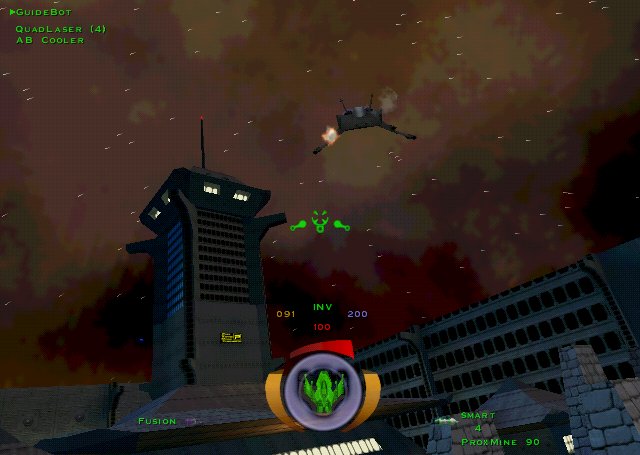Viewport: 640px width, 455px height.
Task: Select the Fusion primary weapon label
Action: 158,421
